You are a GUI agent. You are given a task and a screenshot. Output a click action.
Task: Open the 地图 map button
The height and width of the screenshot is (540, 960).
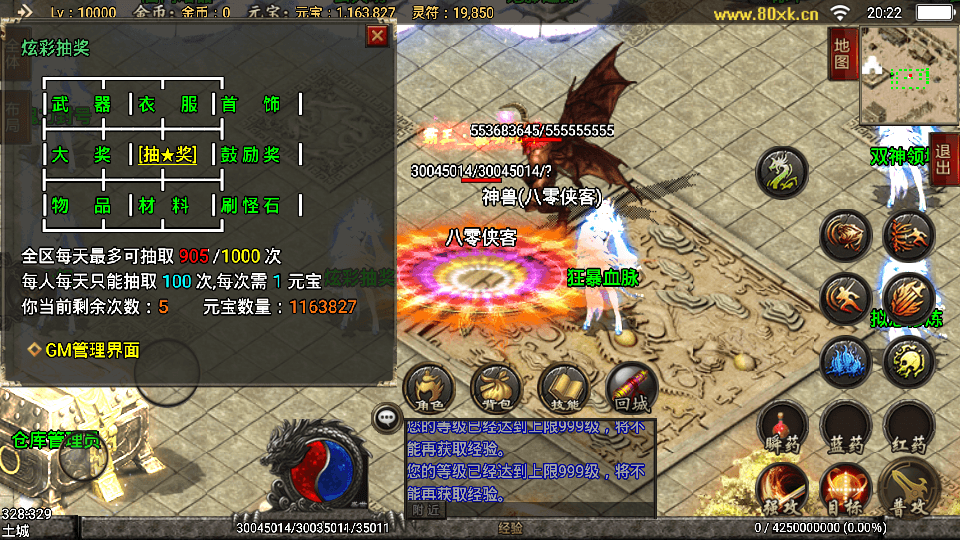[842, 54]
